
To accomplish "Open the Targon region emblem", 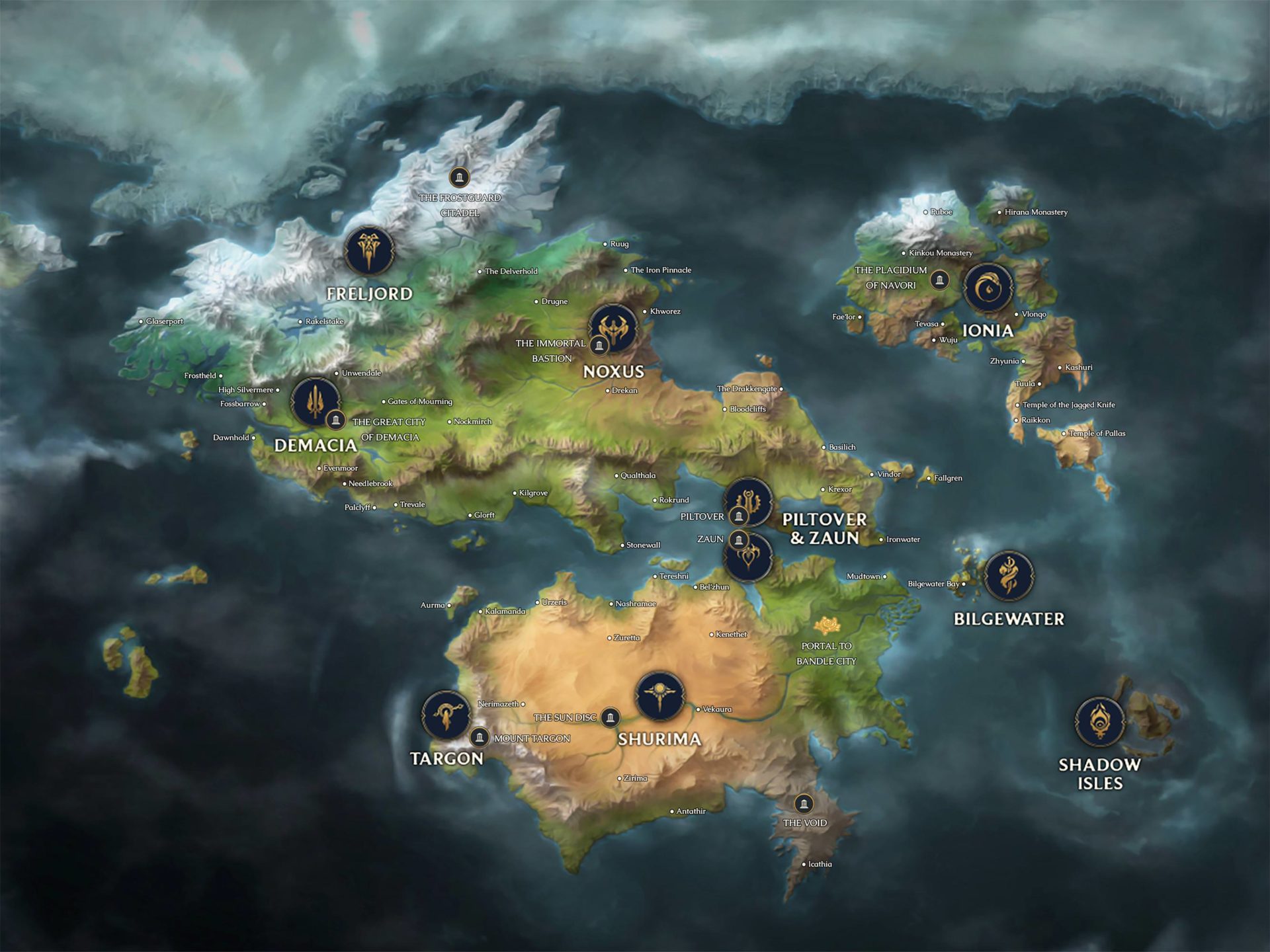I will pos(446,715).
